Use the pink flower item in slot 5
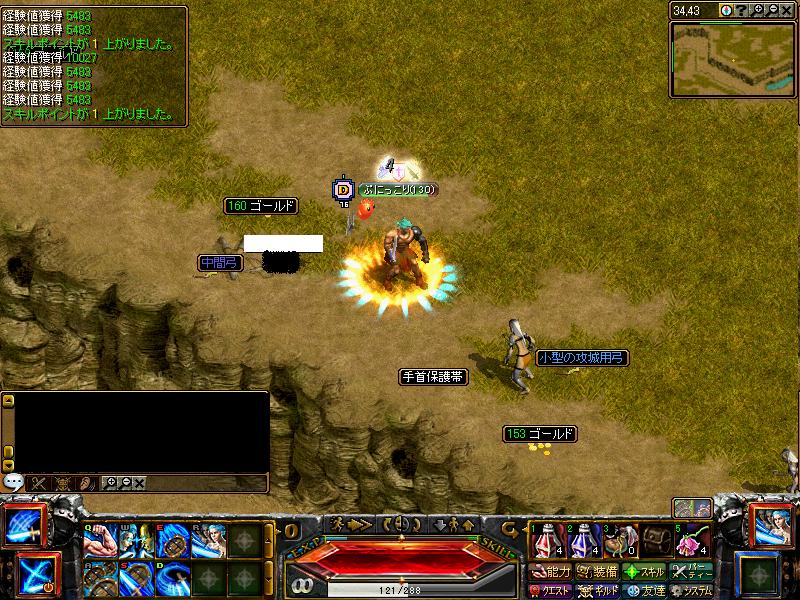 click(693, 541)
